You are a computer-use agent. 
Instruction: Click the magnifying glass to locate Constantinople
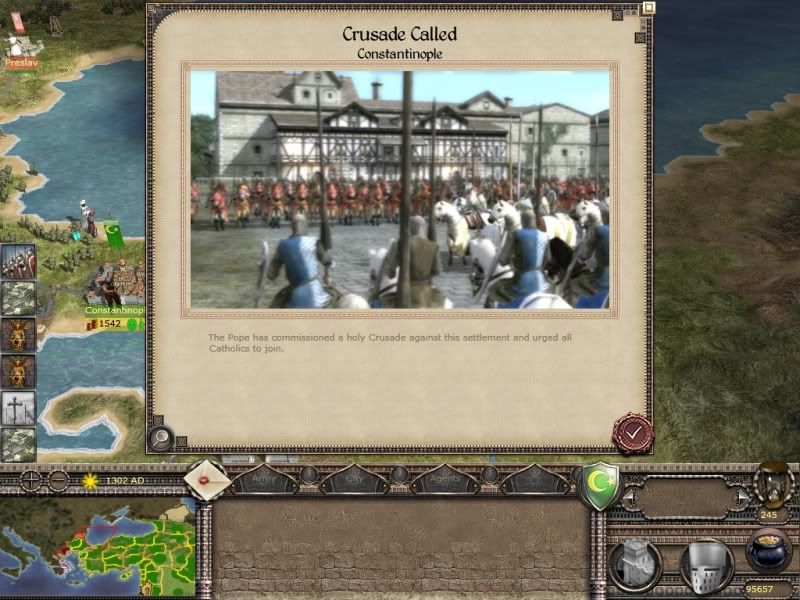click(160, 437)
